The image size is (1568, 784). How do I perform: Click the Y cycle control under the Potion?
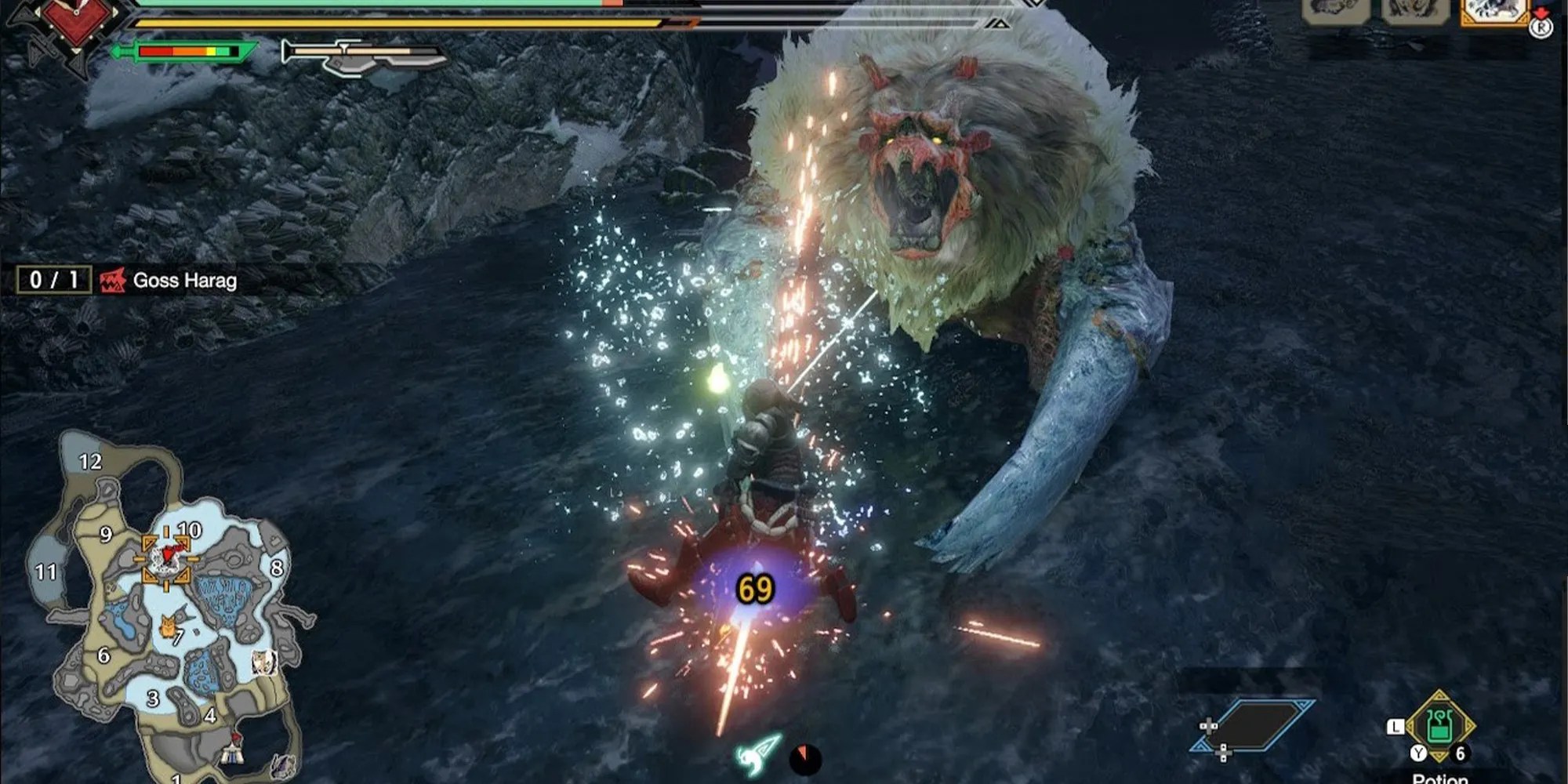[1418, 753]
